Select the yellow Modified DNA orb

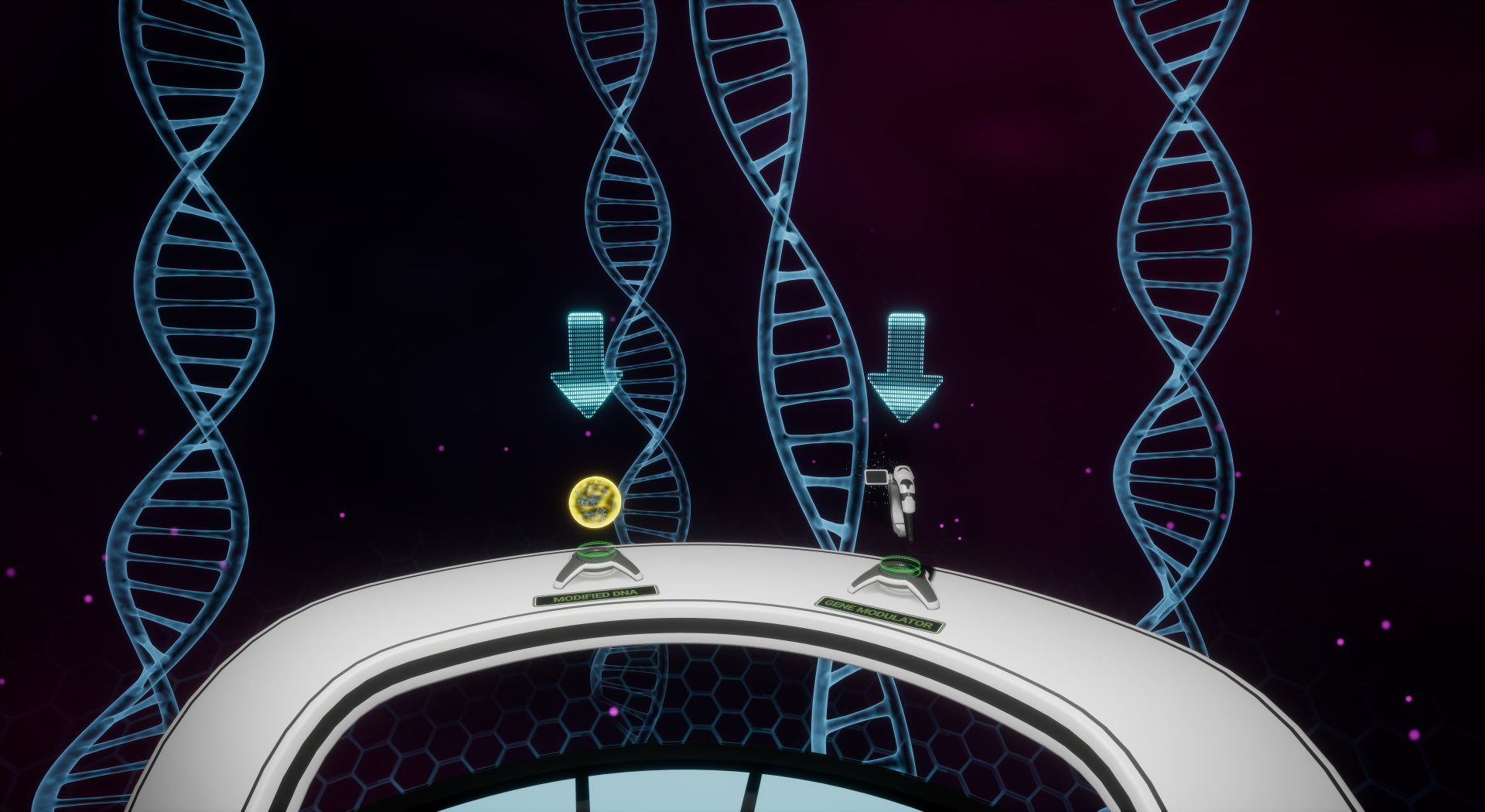click(x=594, y=501)
